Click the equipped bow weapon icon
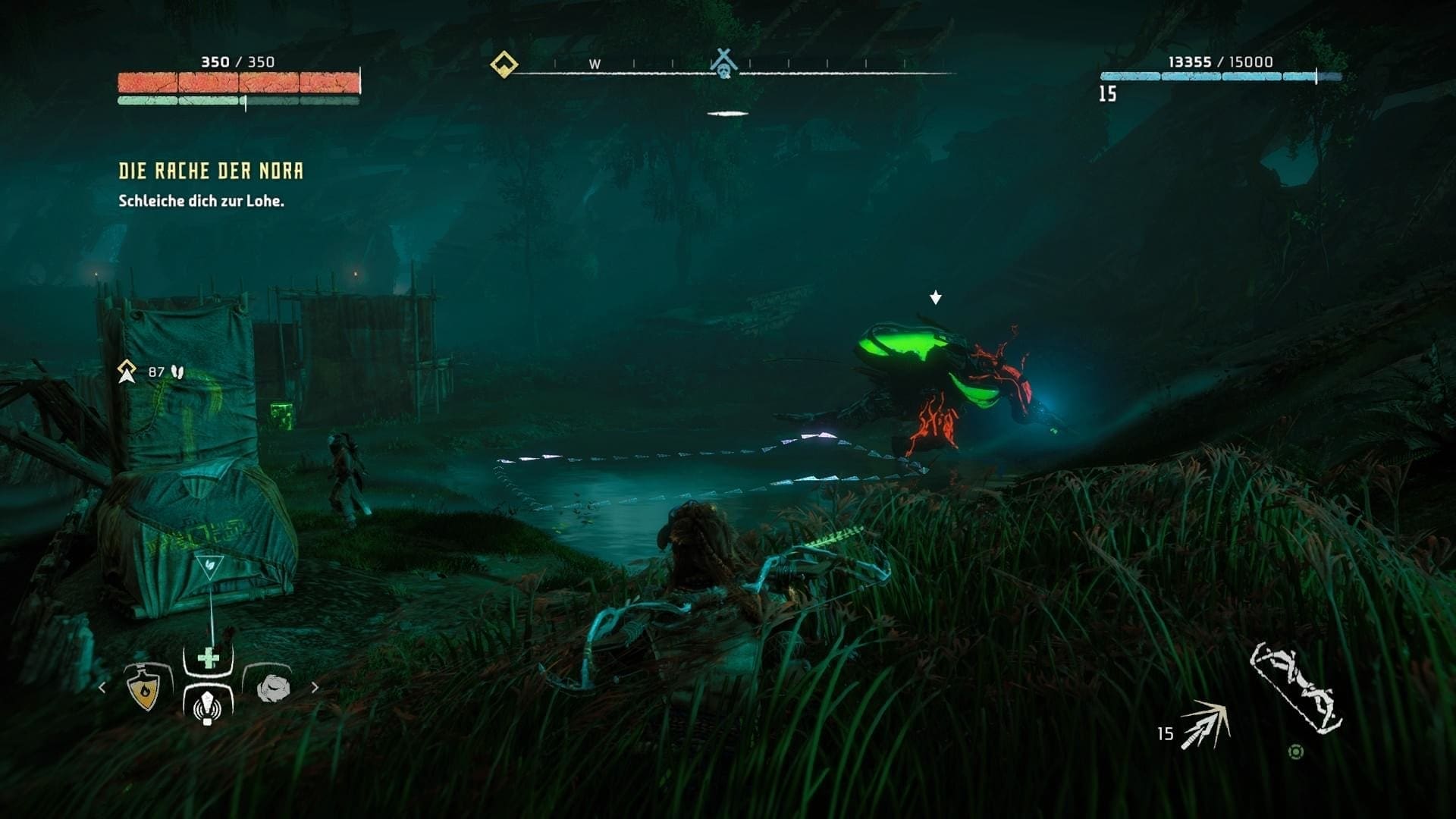 pos(1295,689)
